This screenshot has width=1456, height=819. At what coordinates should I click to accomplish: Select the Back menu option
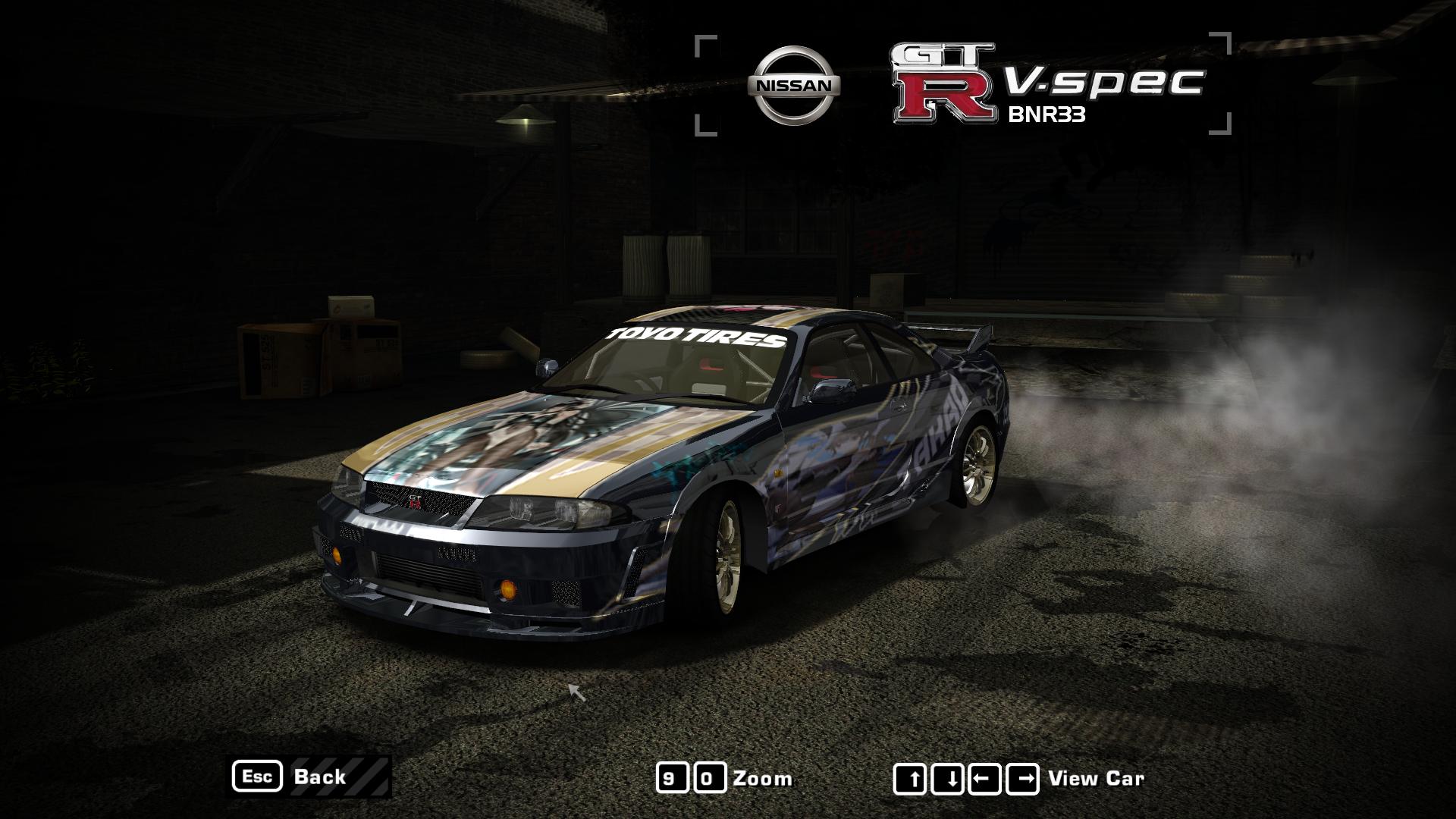(x=319, y=777)
